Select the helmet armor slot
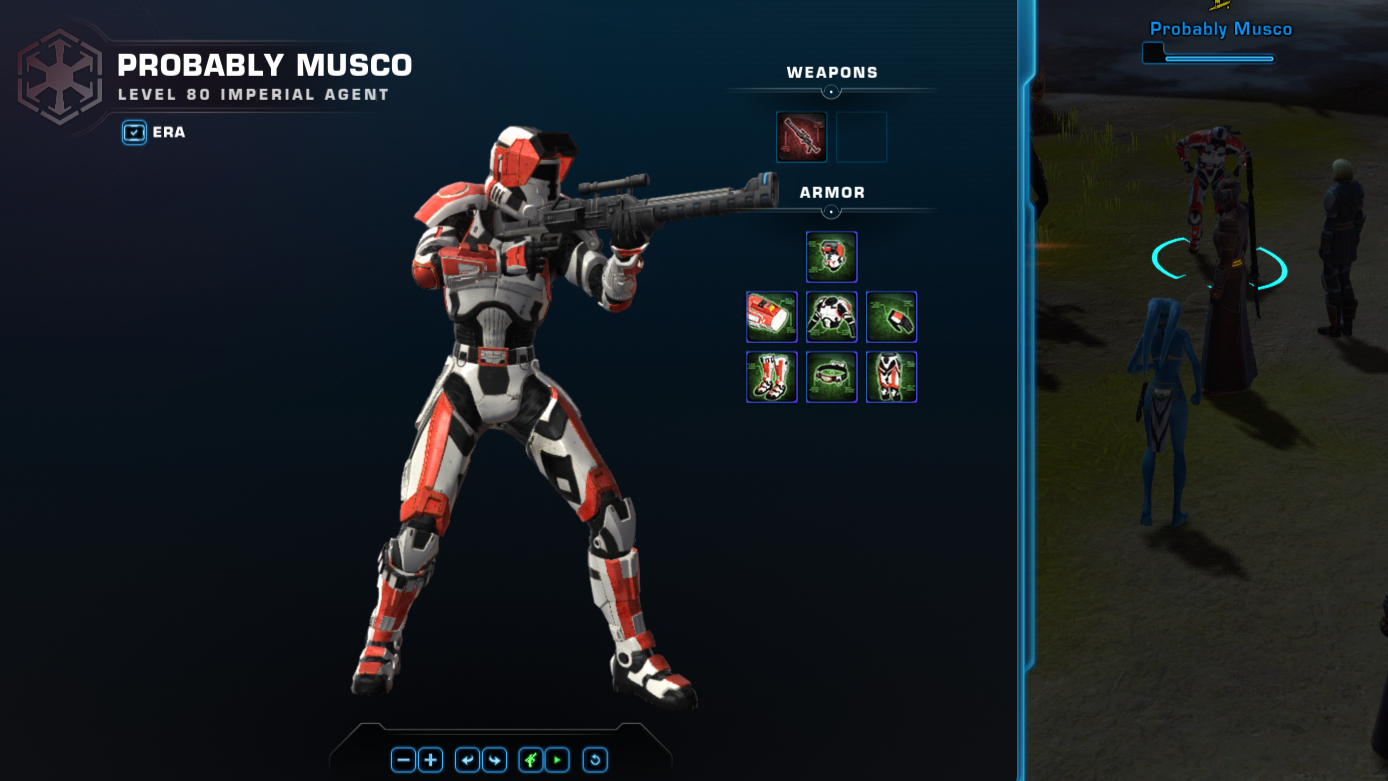The image size is (1388, 781). (831, 257)
